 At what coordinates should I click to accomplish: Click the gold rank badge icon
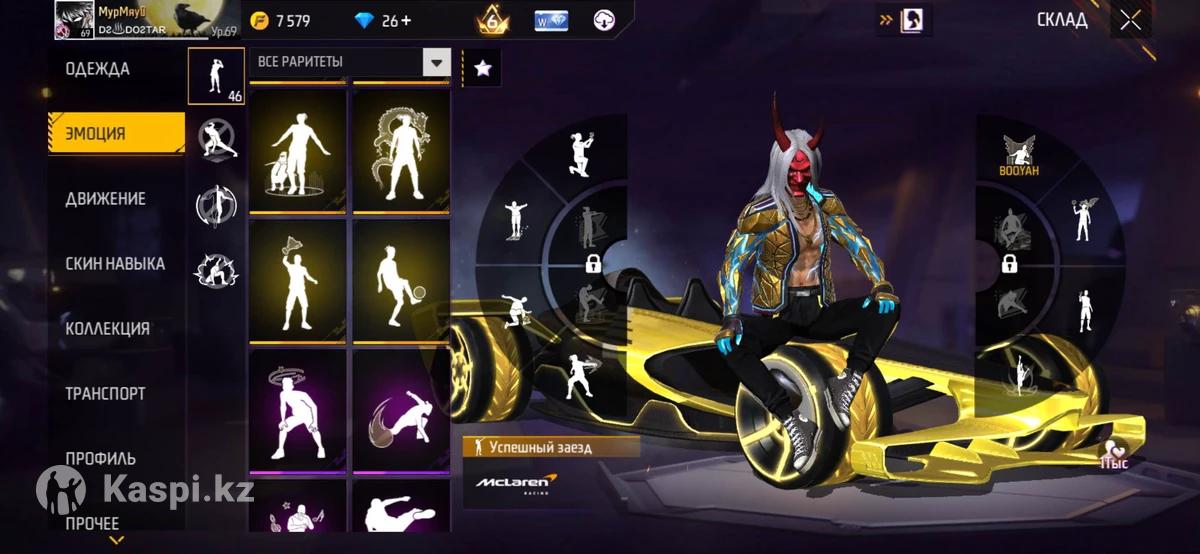click(x=493, y=20)
